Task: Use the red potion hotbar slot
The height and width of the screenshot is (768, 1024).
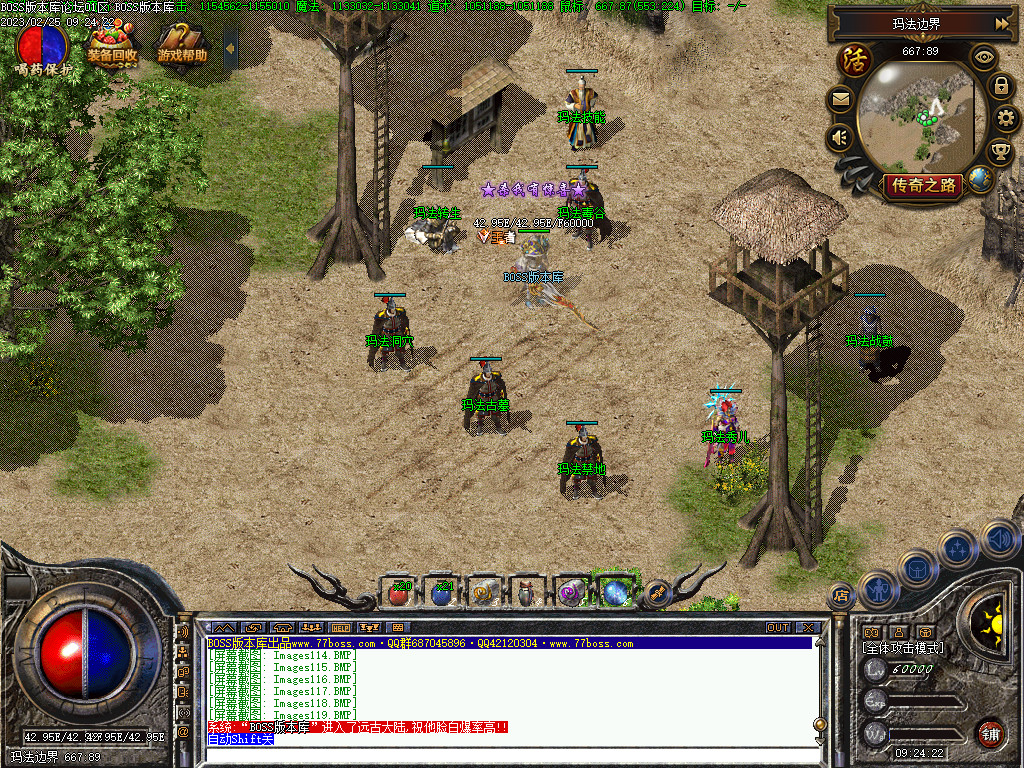Action: [398, 593]
